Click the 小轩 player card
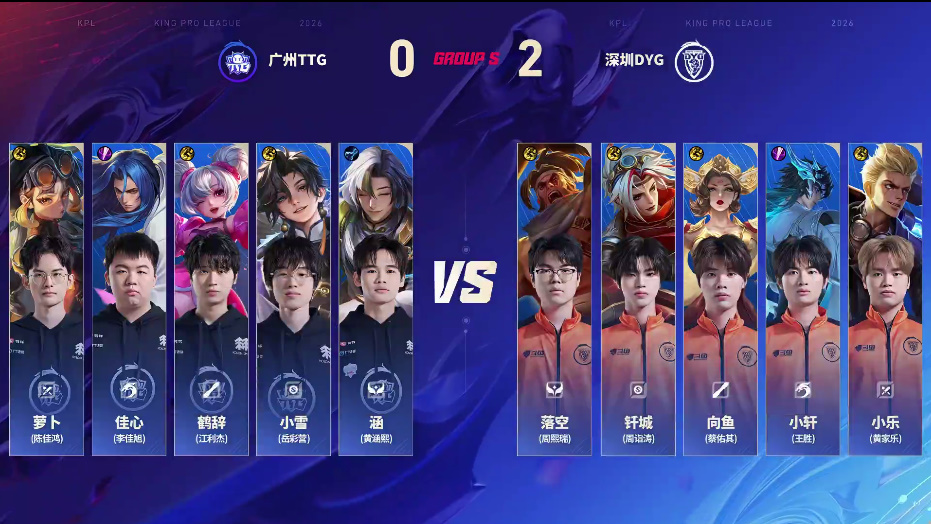 point(803,300)
